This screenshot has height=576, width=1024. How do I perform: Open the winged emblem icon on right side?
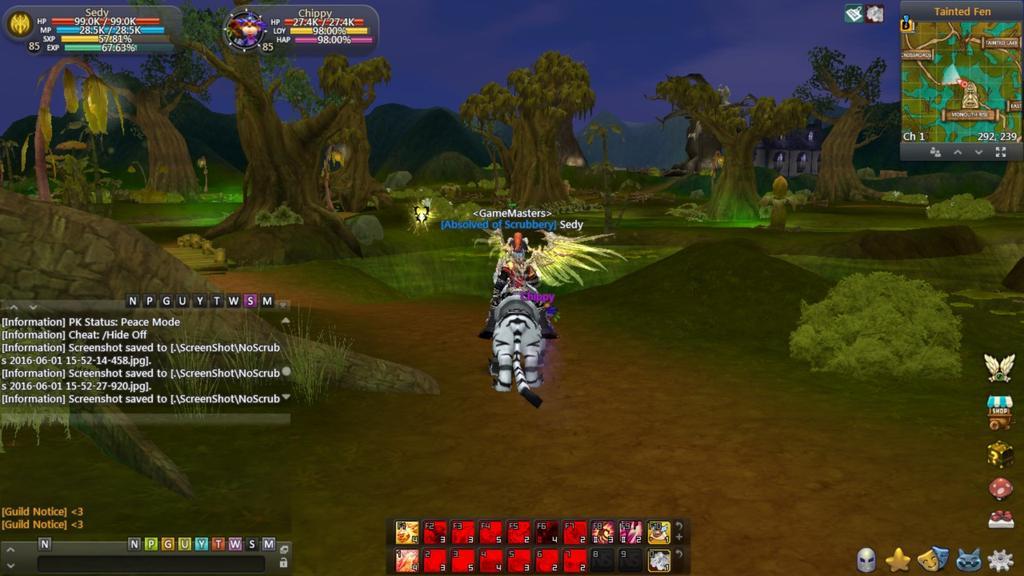click(999, 367)
